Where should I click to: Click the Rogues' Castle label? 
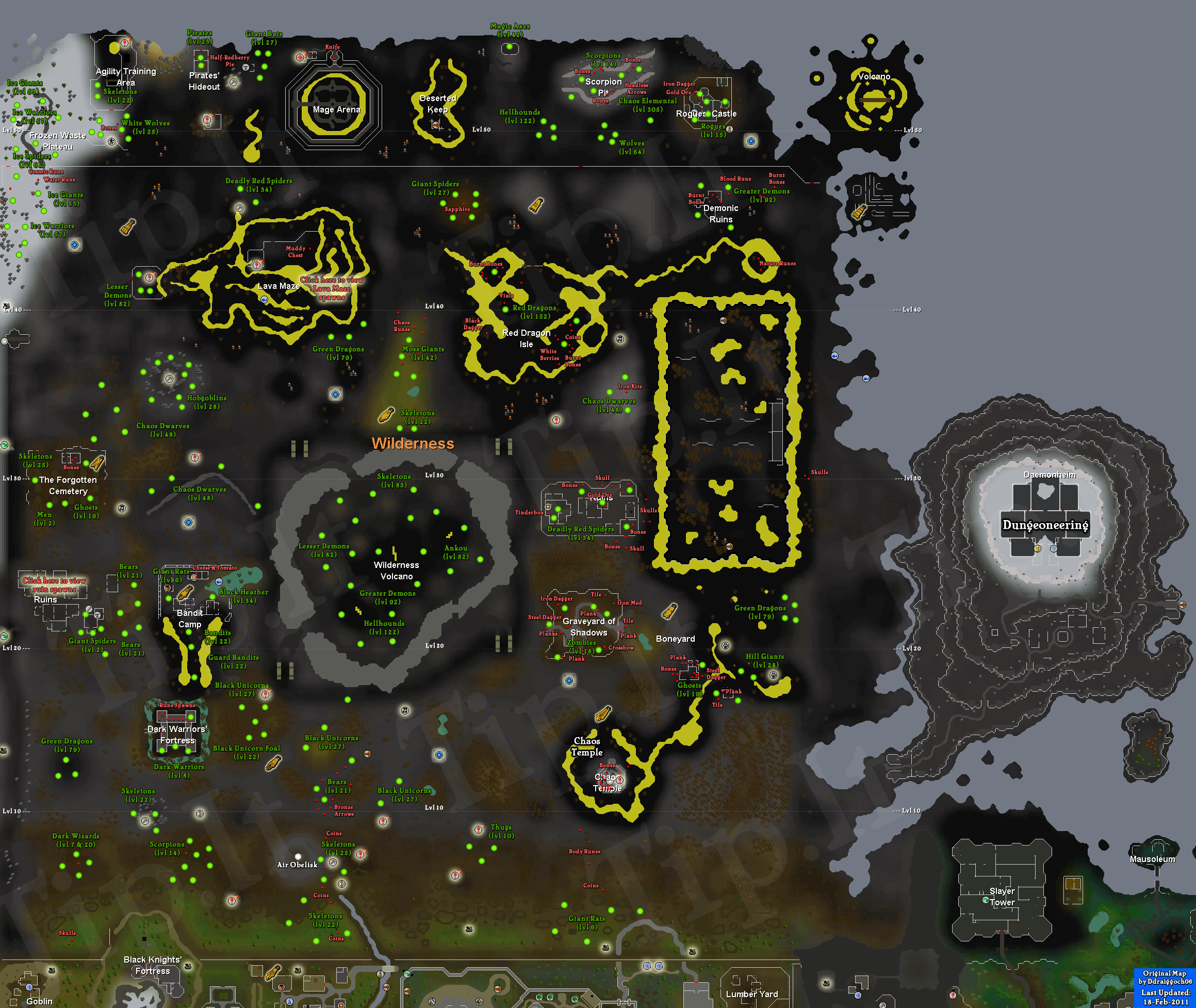[x=706, y=113]
